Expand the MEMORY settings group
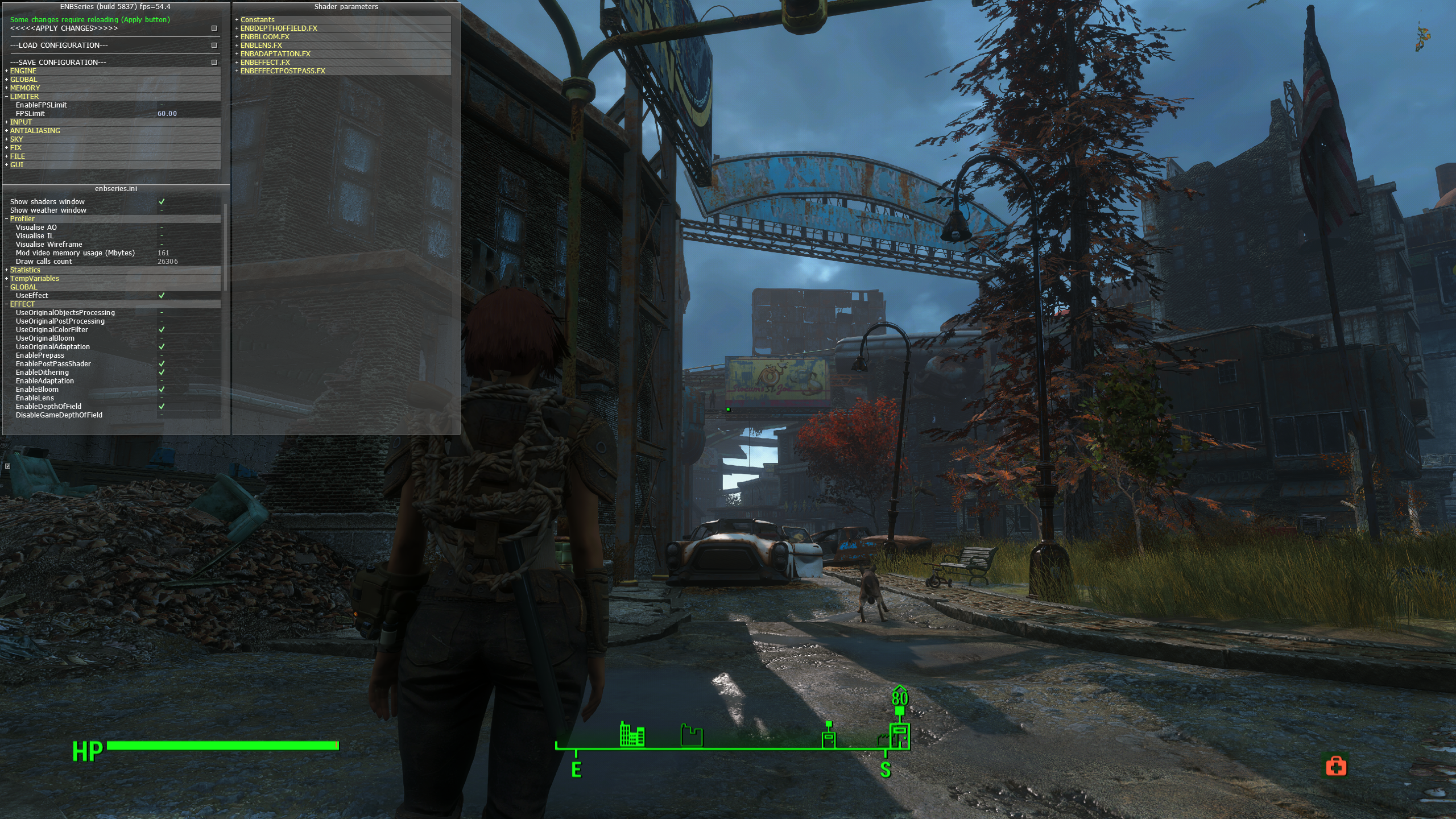This screenshot has height=819, width=1456. coord(25,88)
